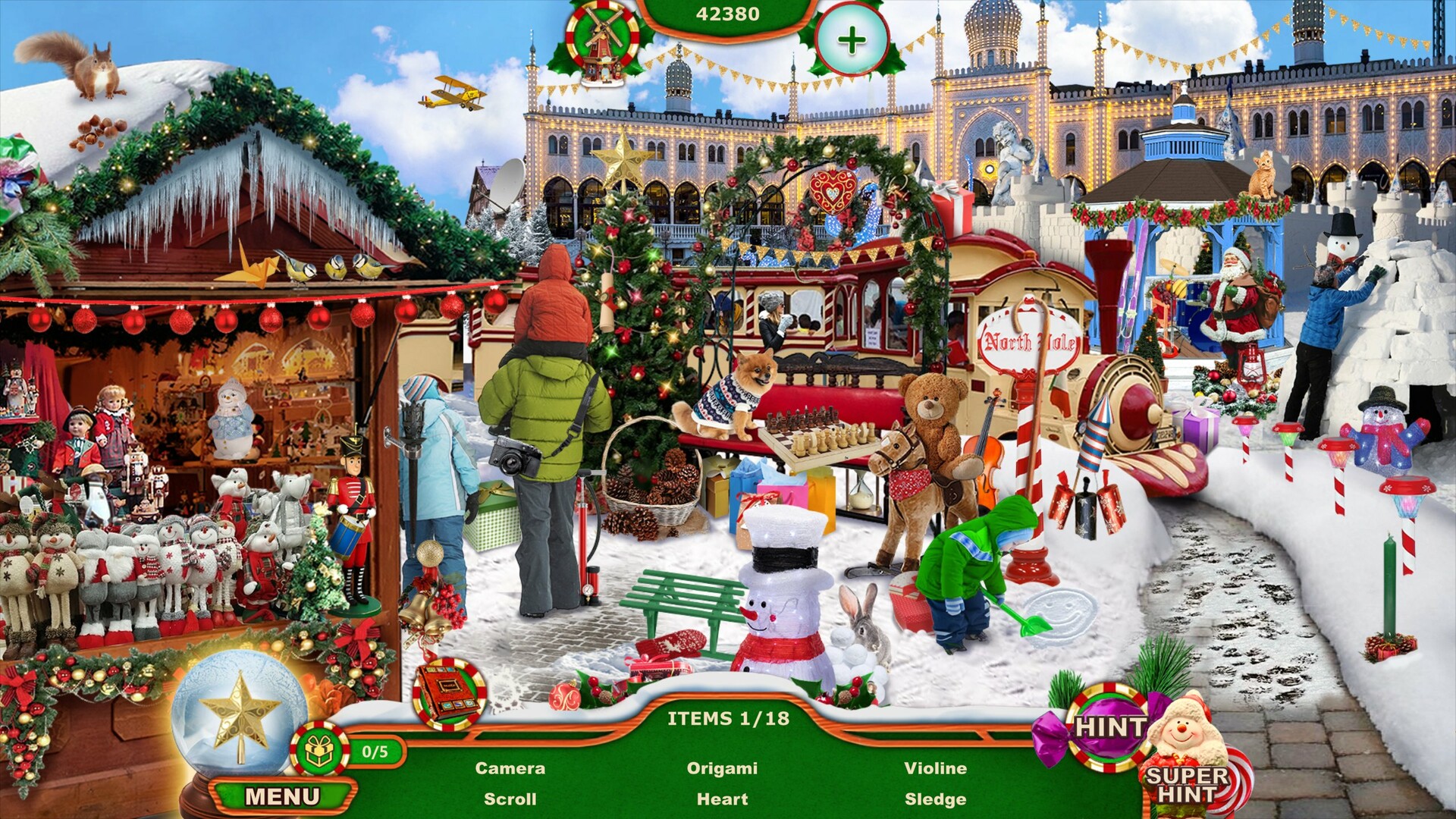The width and height of the screenshot is (1456, 819).
Task: Open the game MENU
Action: pyautogui.click(x=283, y=795)
